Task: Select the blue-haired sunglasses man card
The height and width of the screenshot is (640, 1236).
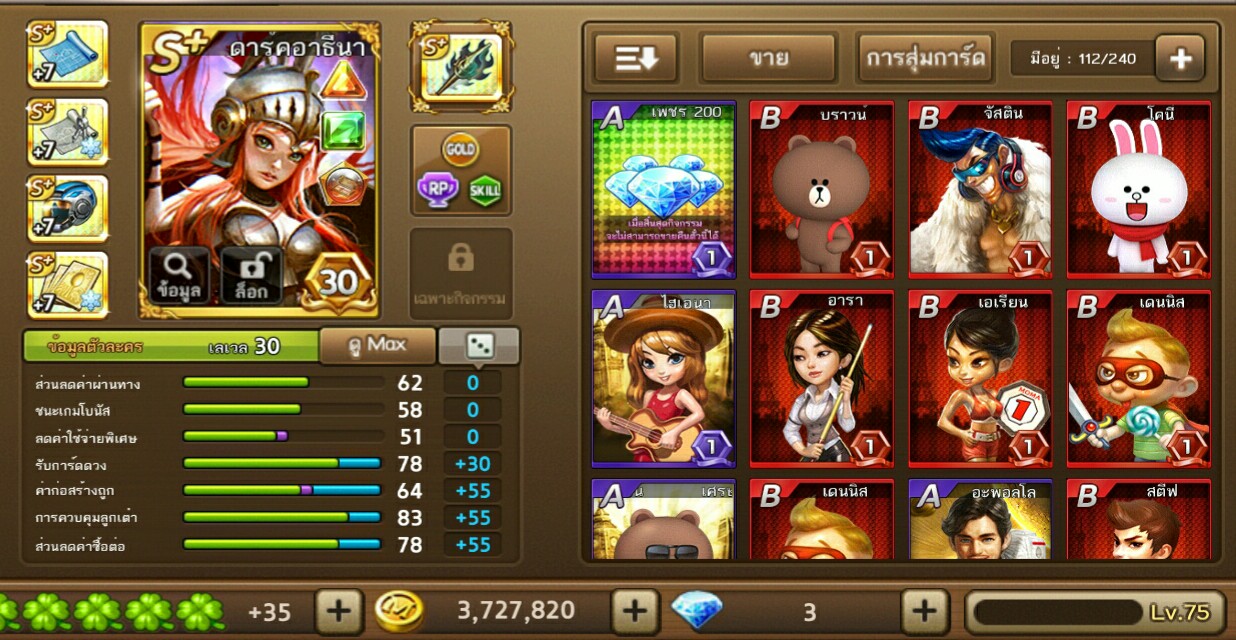Action: click(x=980, y=189)
